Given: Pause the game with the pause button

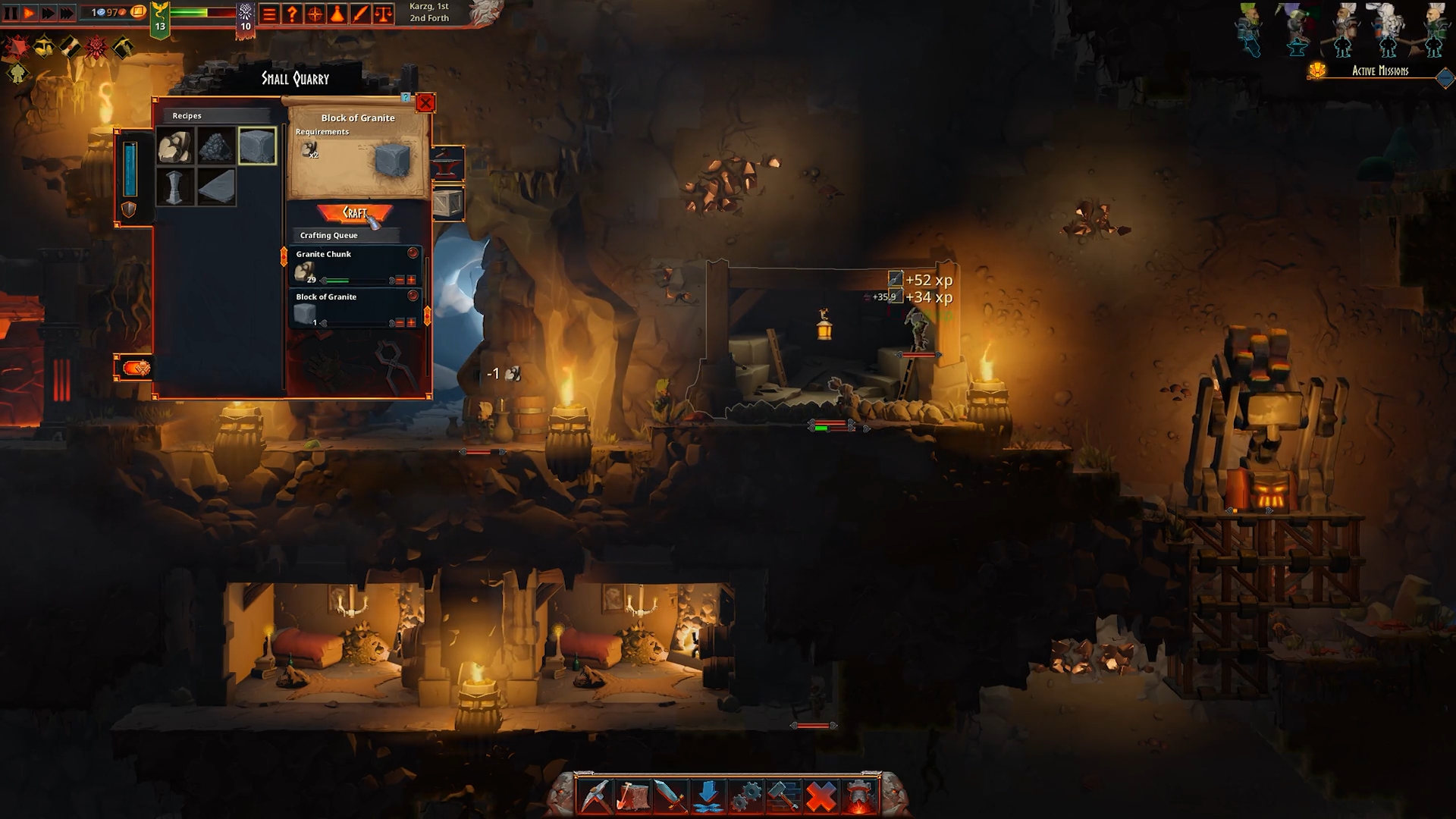Looking at the screenshot, I should (11, 13).
